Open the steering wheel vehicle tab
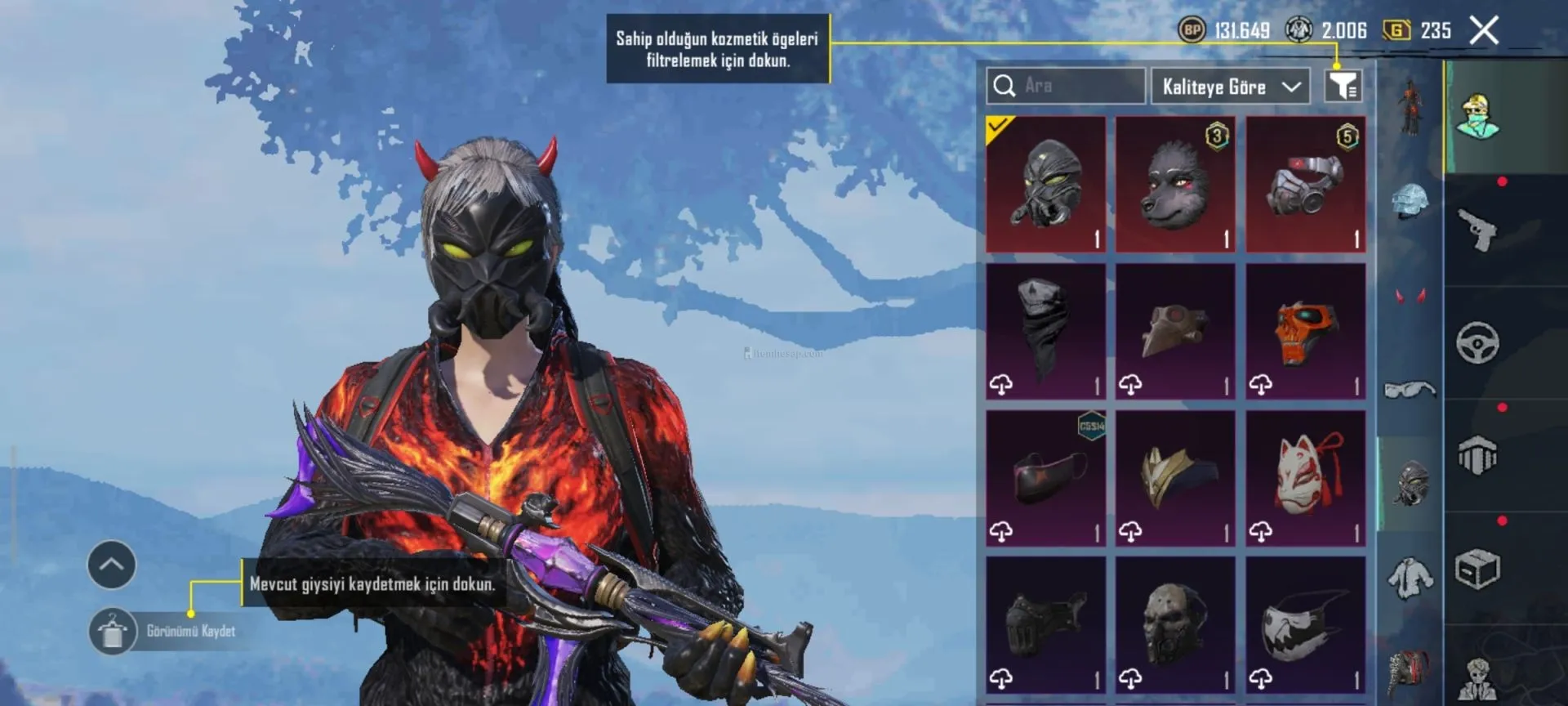Screen dimensions: 1568x706 click(x=1477, y=343)
